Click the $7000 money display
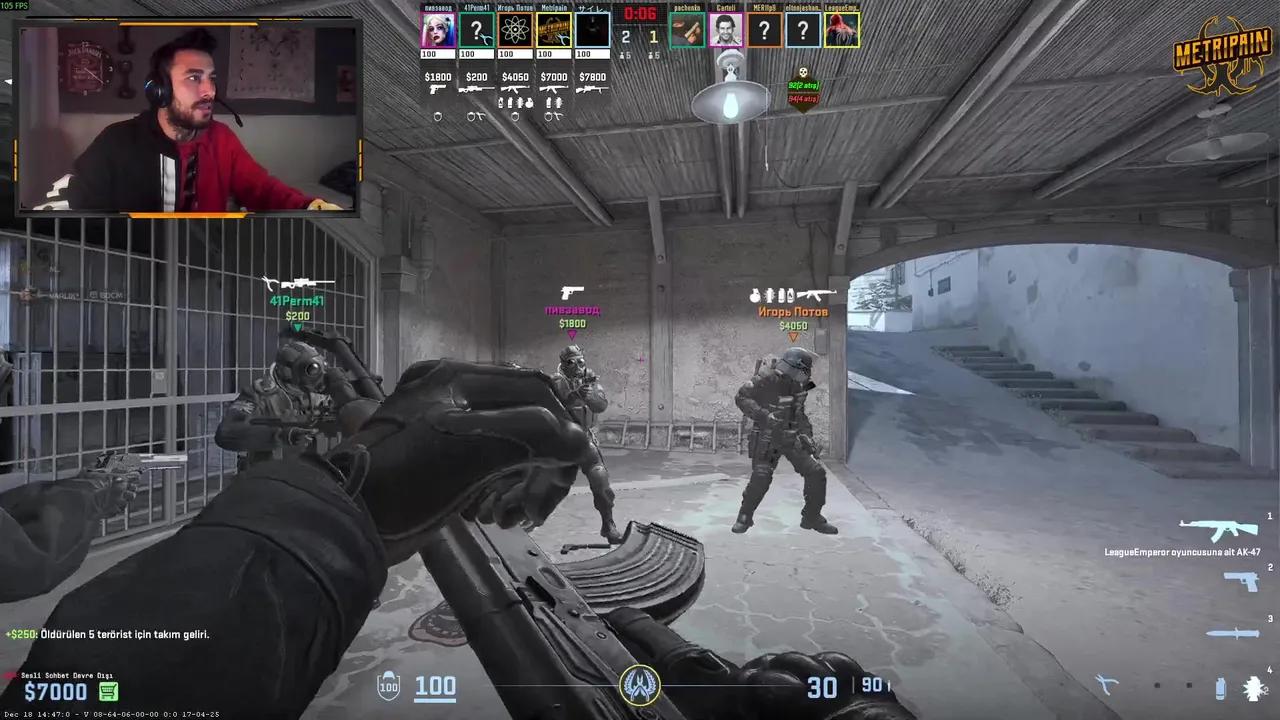The image size is (1280, 720). (58, 691)
